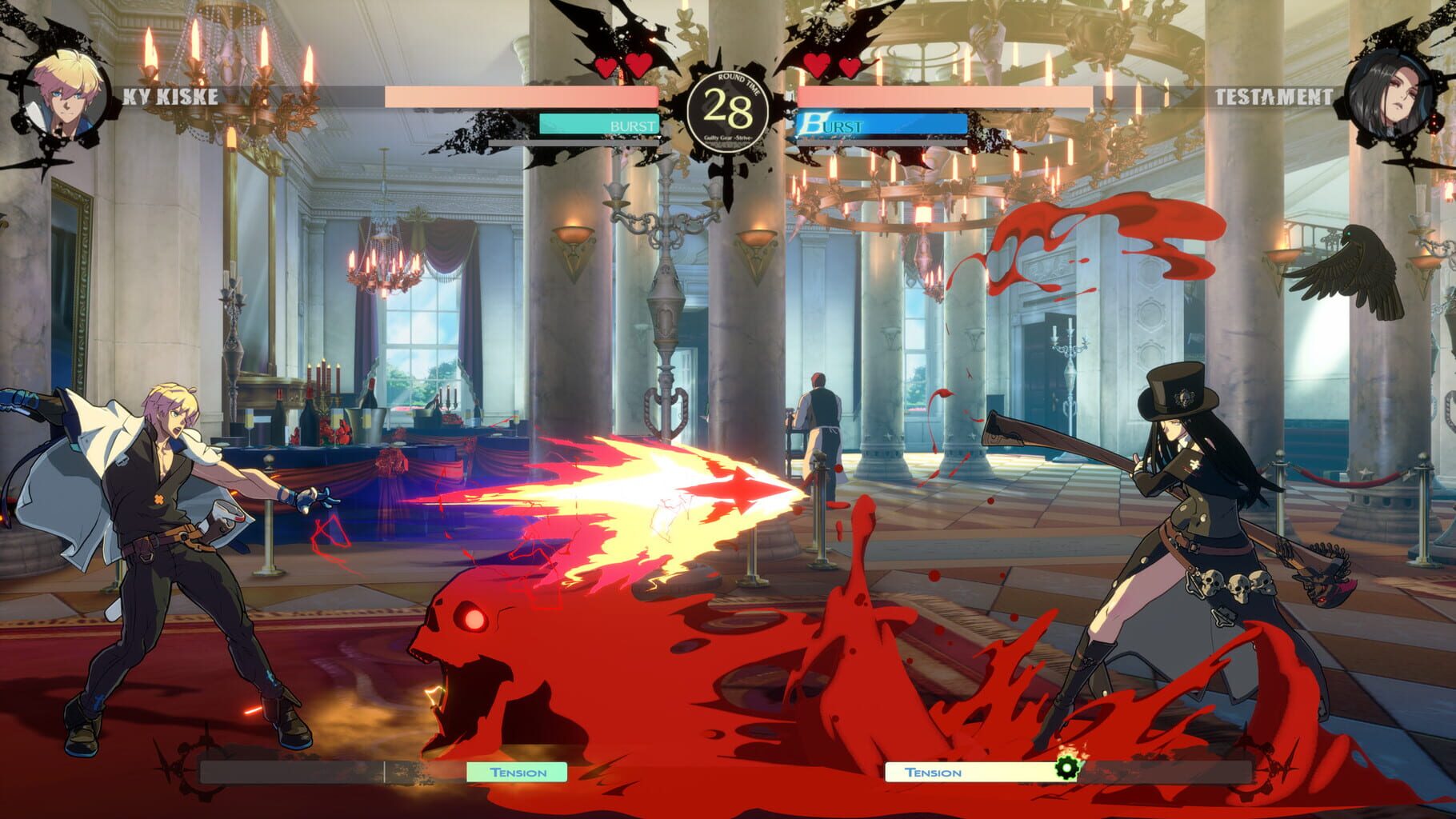Select the TESTAMENT name label
Viewport: 1456px width, 819px height.
point(1274,98)
